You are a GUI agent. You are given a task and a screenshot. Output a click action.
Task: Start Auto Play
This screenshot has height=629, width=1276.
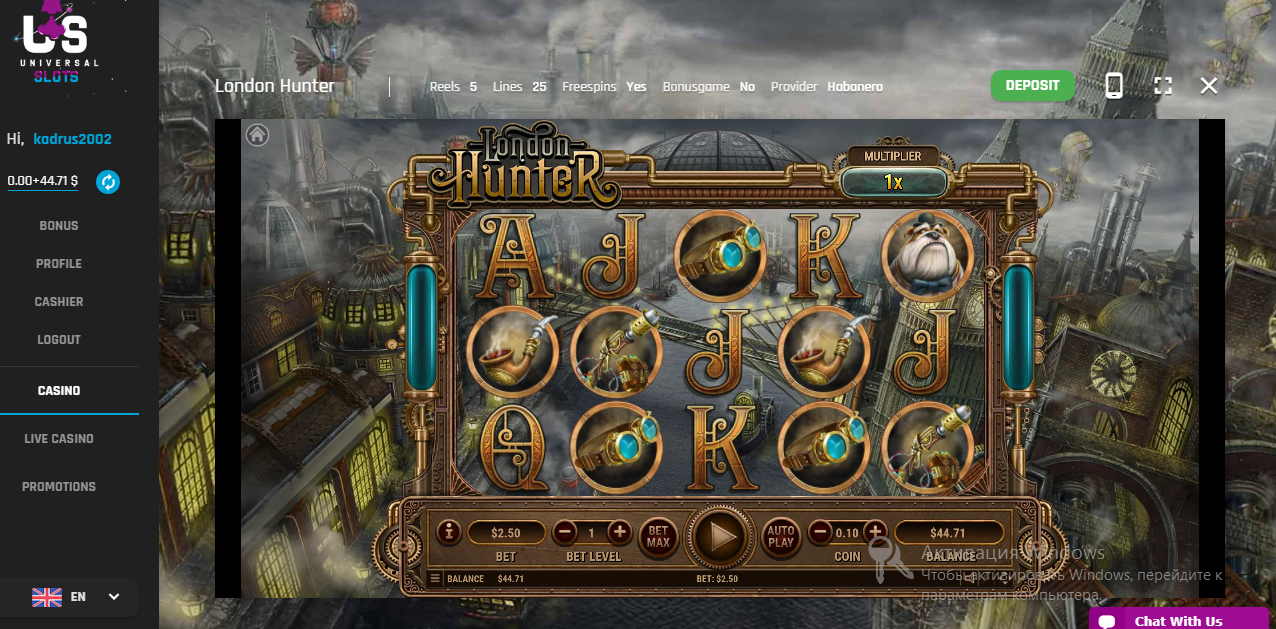pos(781,537)
